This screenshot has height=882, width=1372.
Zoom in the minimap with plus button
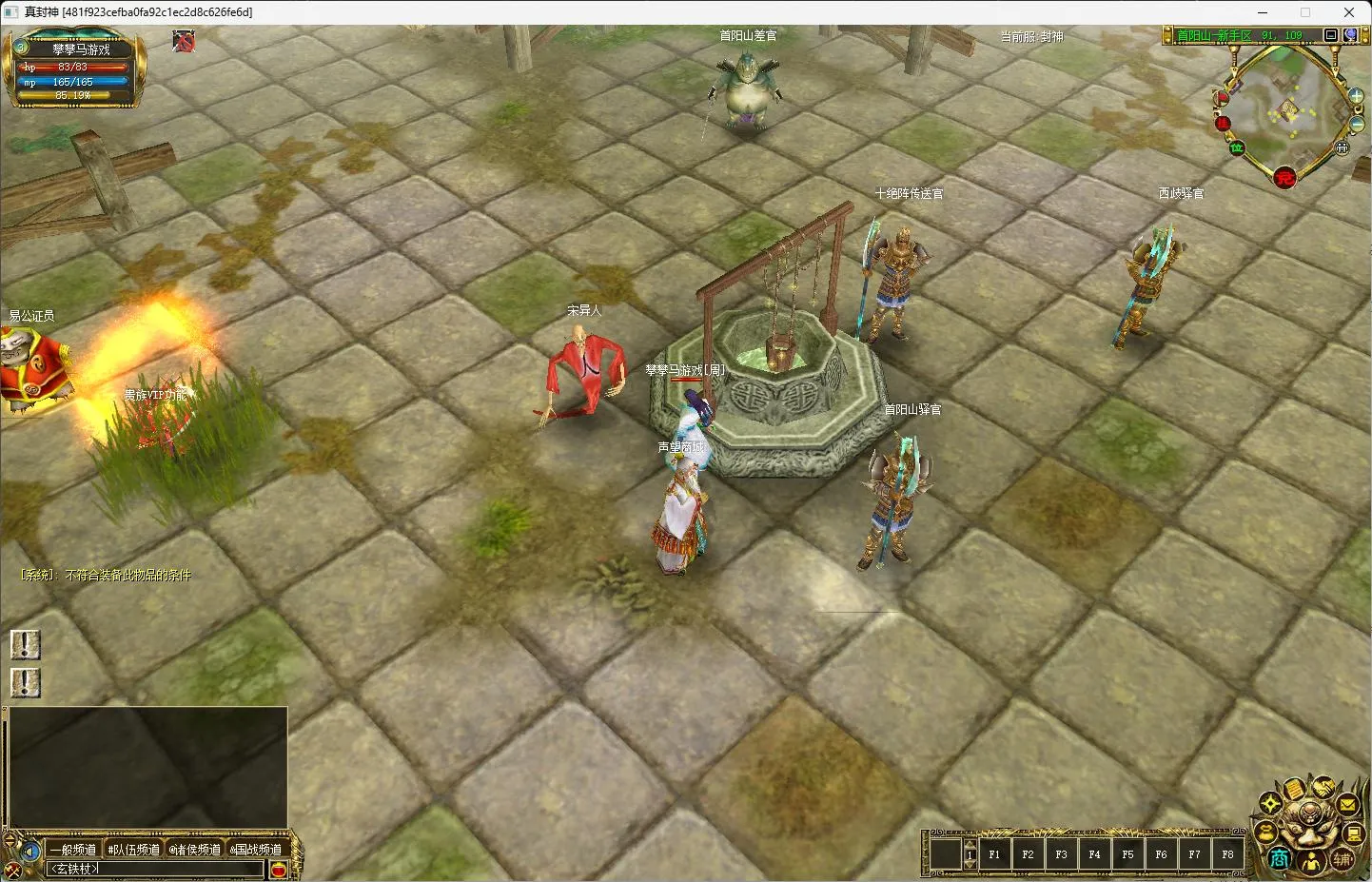coord(1356,96)
